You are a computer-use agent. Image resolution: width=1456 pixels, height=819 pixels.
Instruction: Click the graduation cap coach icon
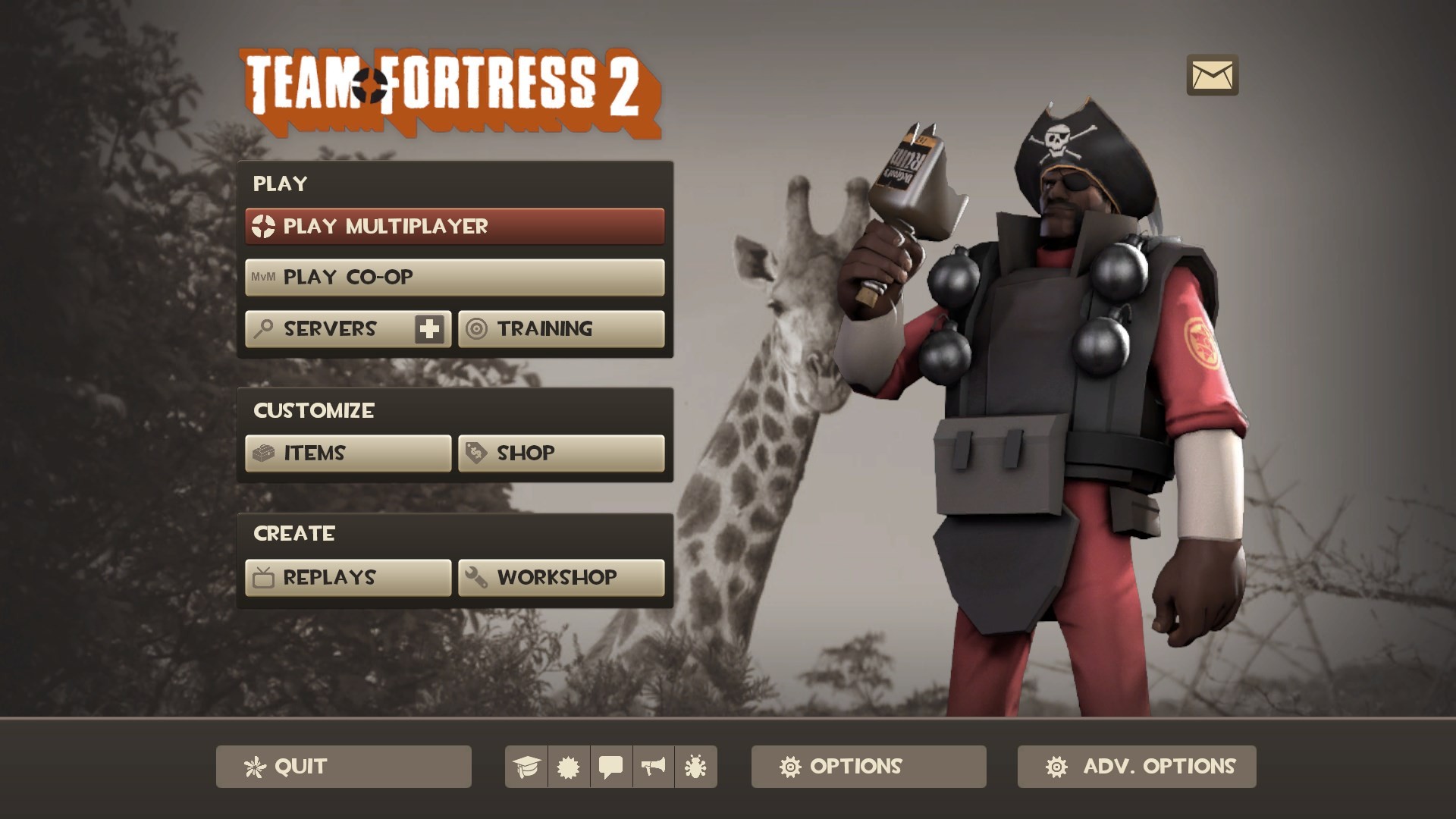529,767
